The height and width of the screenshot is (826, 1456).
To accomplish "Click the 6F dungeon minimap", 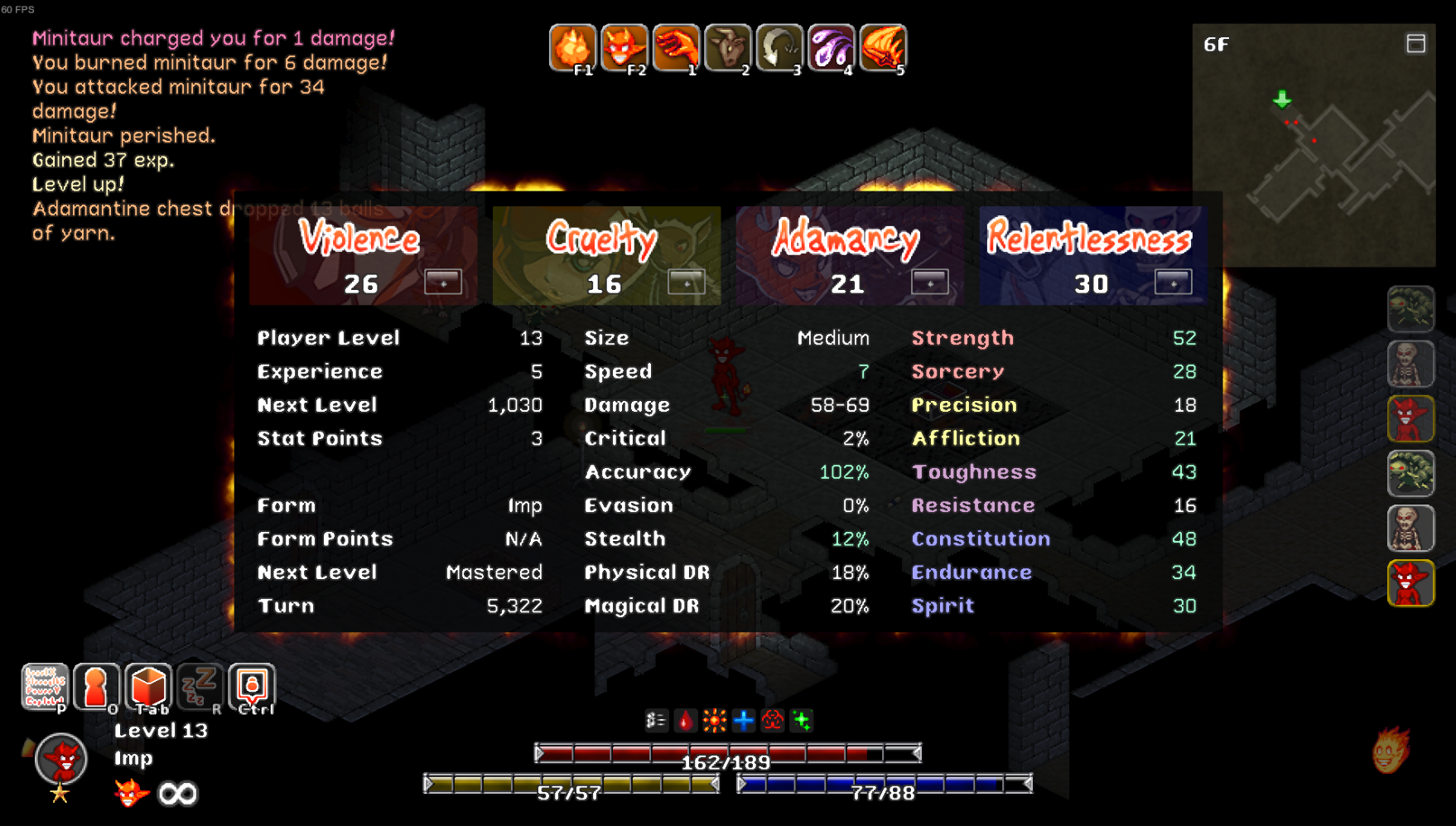I will click(1314, 157).
